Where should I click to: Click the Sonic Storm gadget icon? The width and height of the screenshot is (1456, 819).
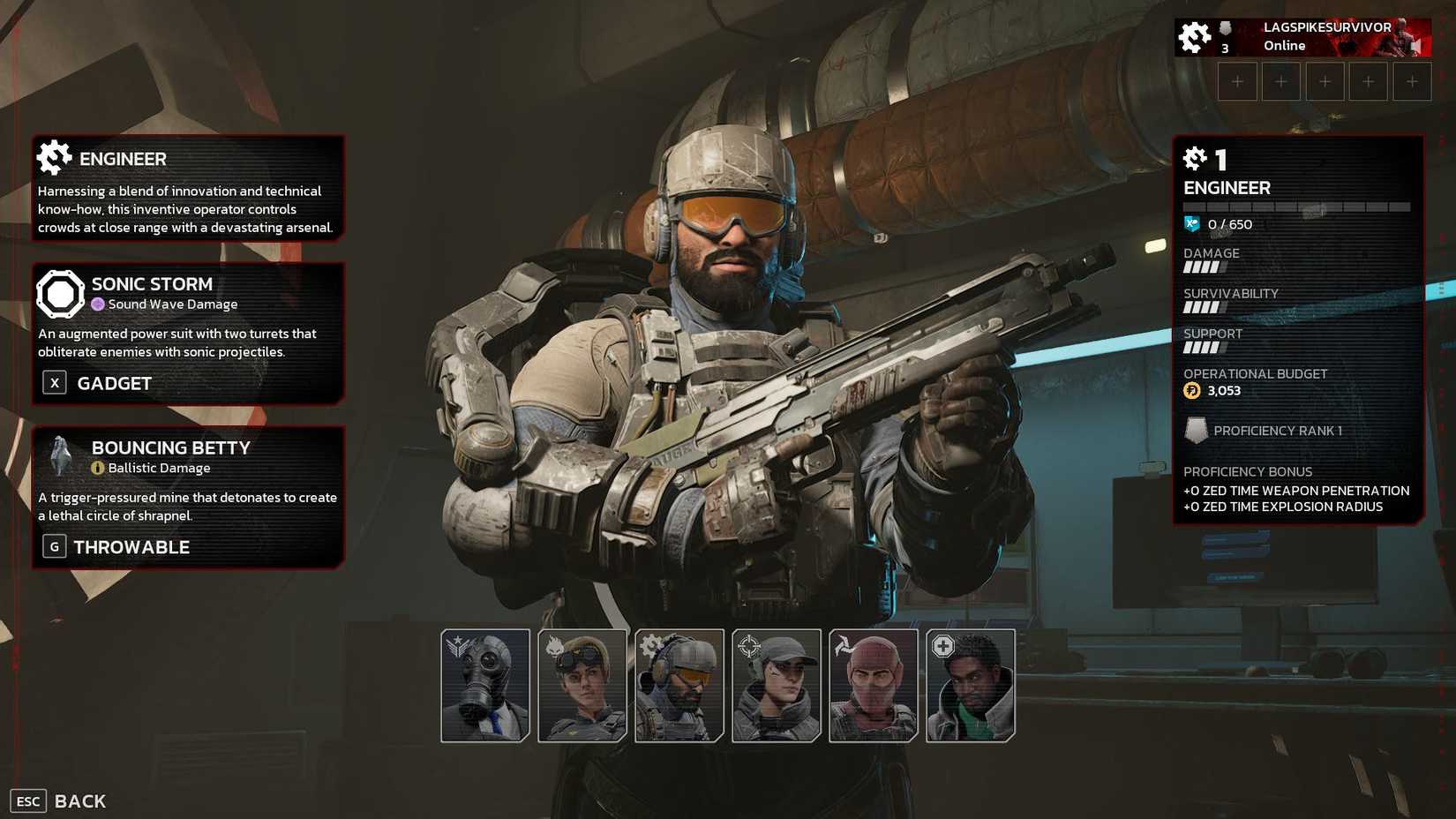60,292
